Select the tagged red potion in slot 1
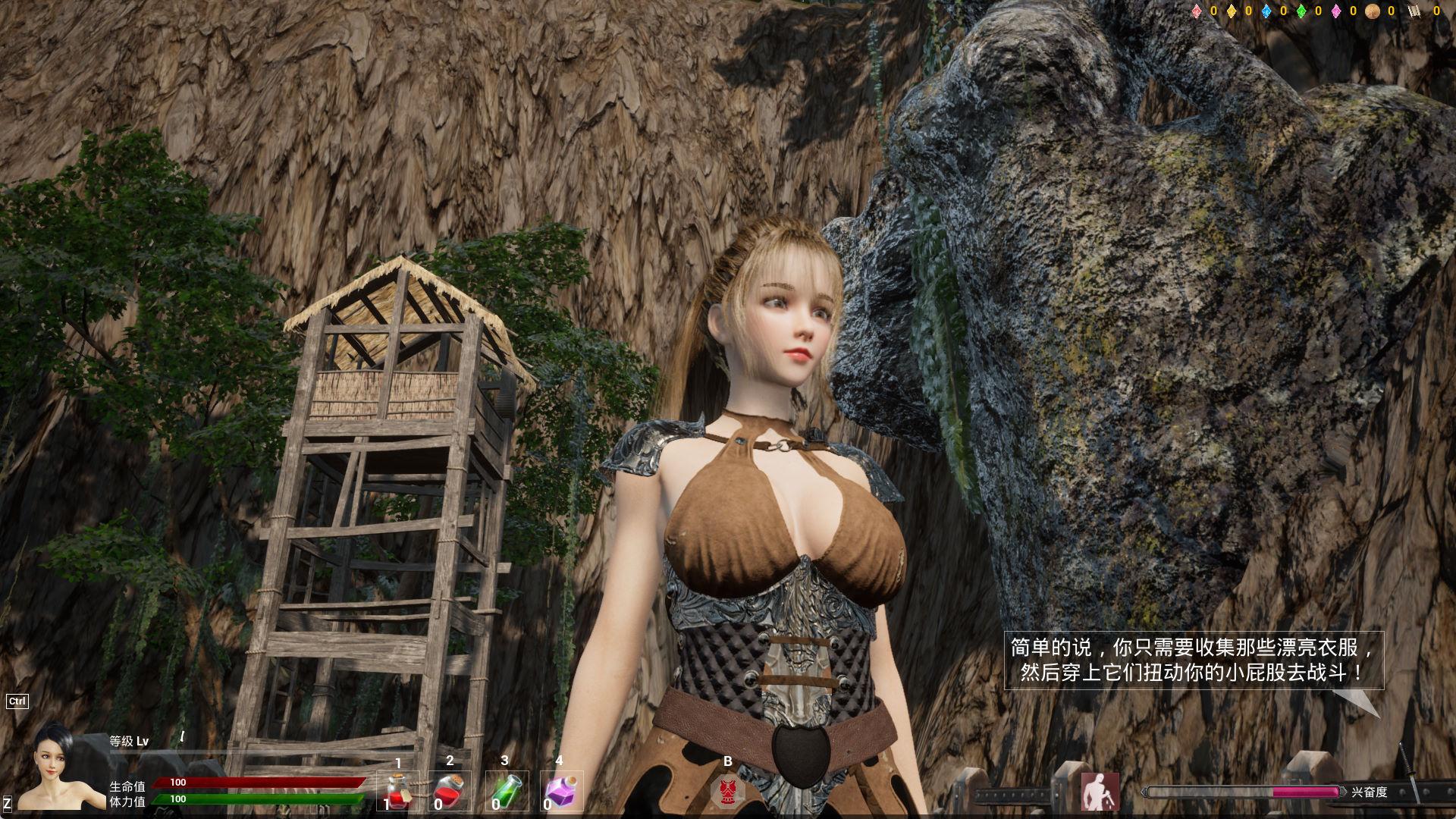The width and height of the screenshot is (1456, 819). [x=398, y=791]
